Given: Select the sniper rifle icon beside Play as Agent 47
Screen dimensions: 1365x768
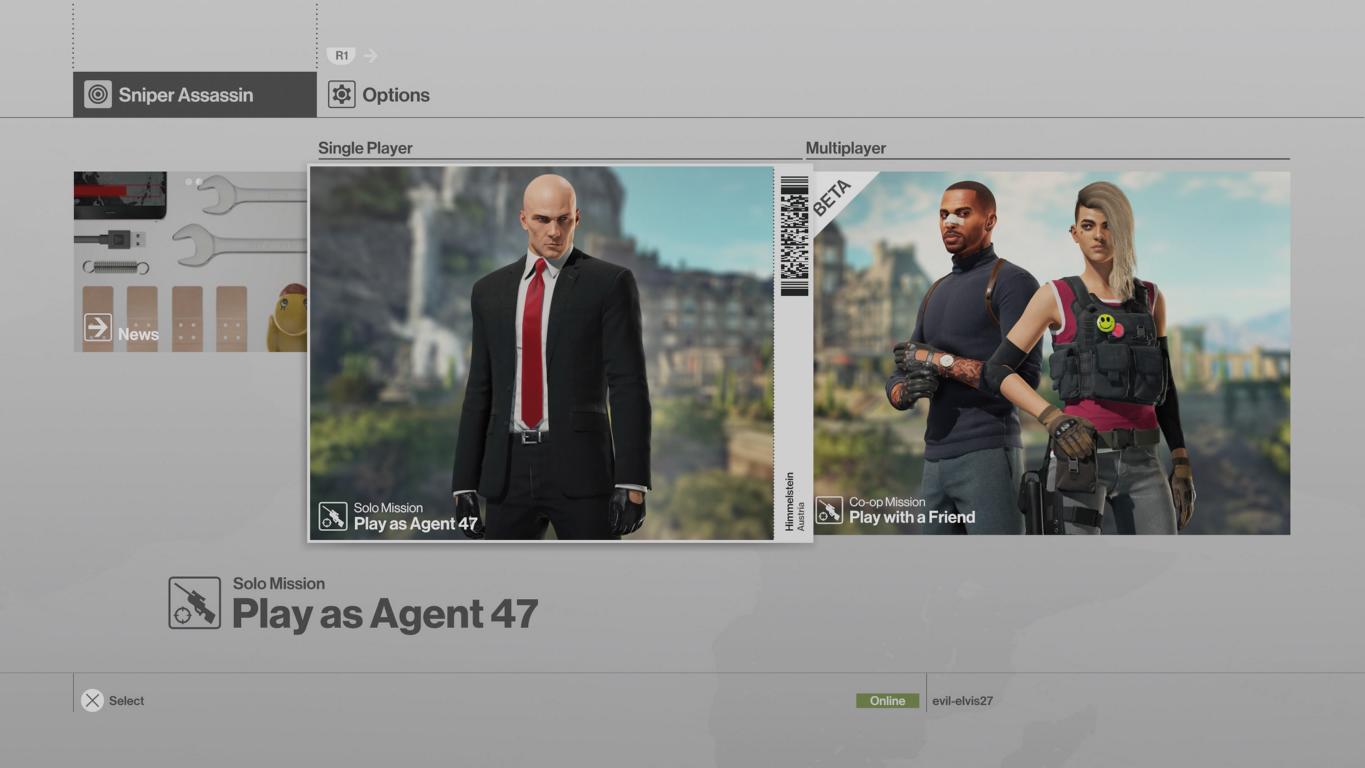Looking at the screenshot, I should 194,603.
